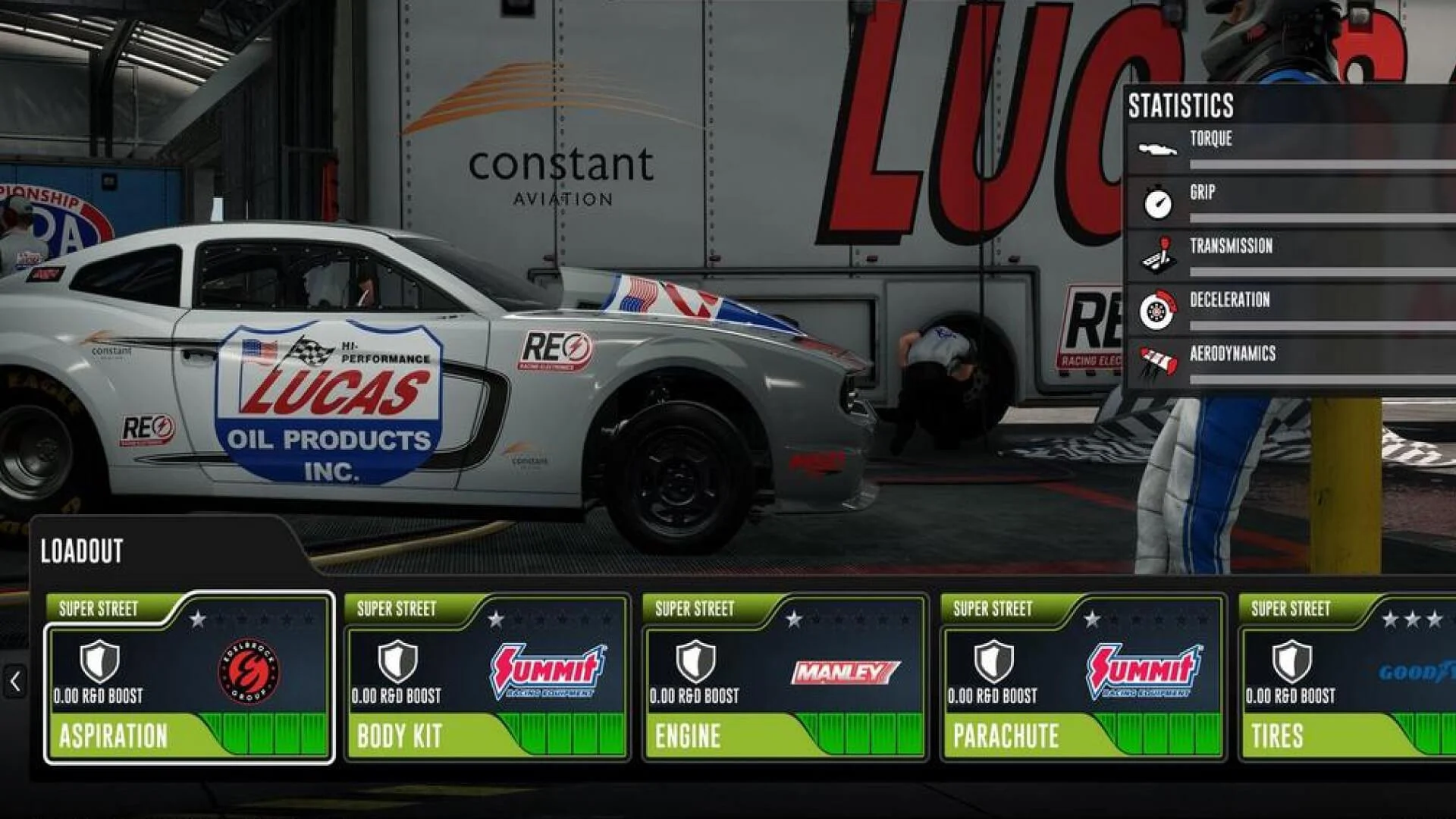This screenshot has width=1456, height=819.
Task: Click the Torque stat progress bar
Action: pos(1319,164)
